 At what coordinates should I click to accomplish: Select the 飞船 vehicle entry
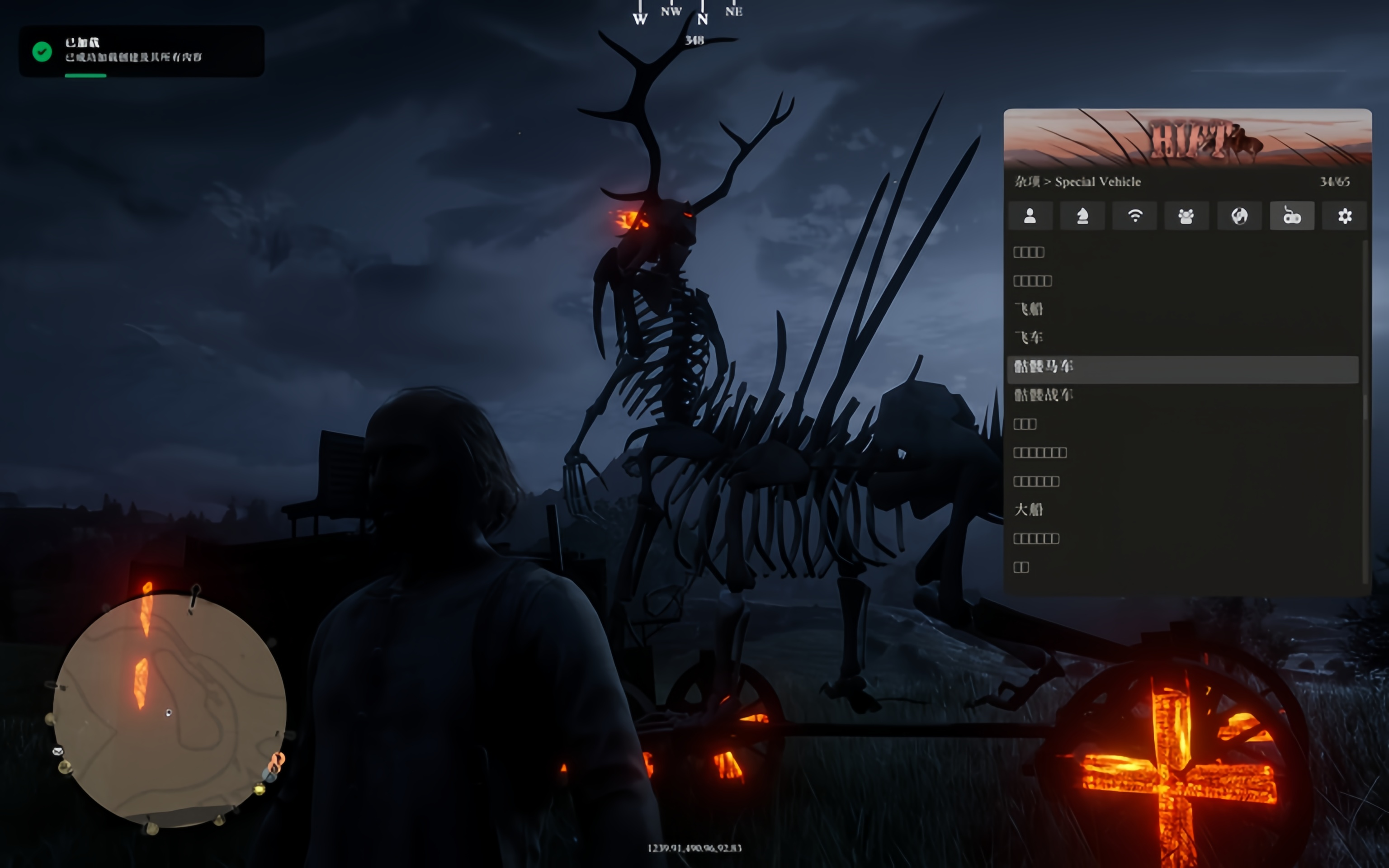[x=1029, y=309]
